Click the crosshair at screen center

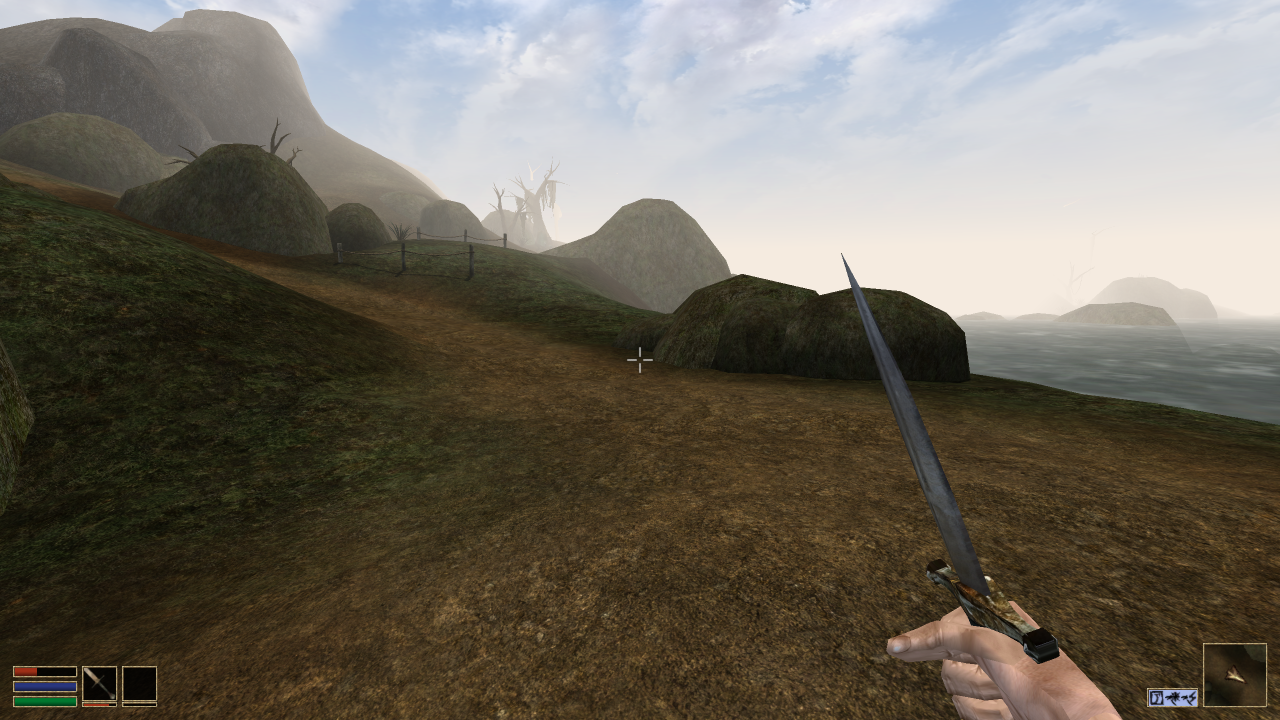tap(639, 361)
